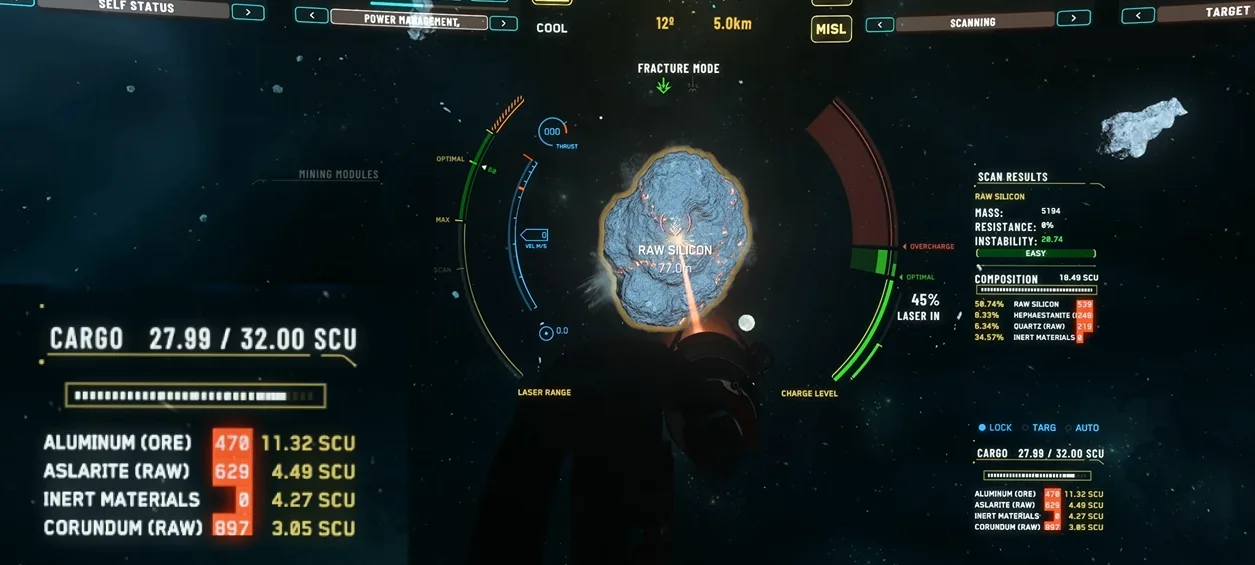The width and height of the screenshot is (1255, 565).
Task: Click the next arrow beside Self Status
Action: (248, 12)
